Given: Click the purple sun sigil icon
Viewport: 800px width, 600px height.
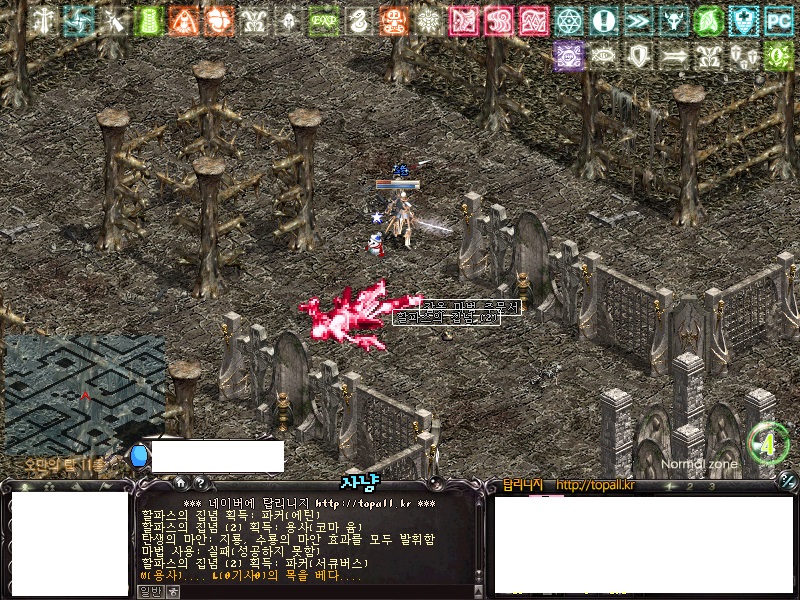Looking at the screenshot, I should pos(569,56).
